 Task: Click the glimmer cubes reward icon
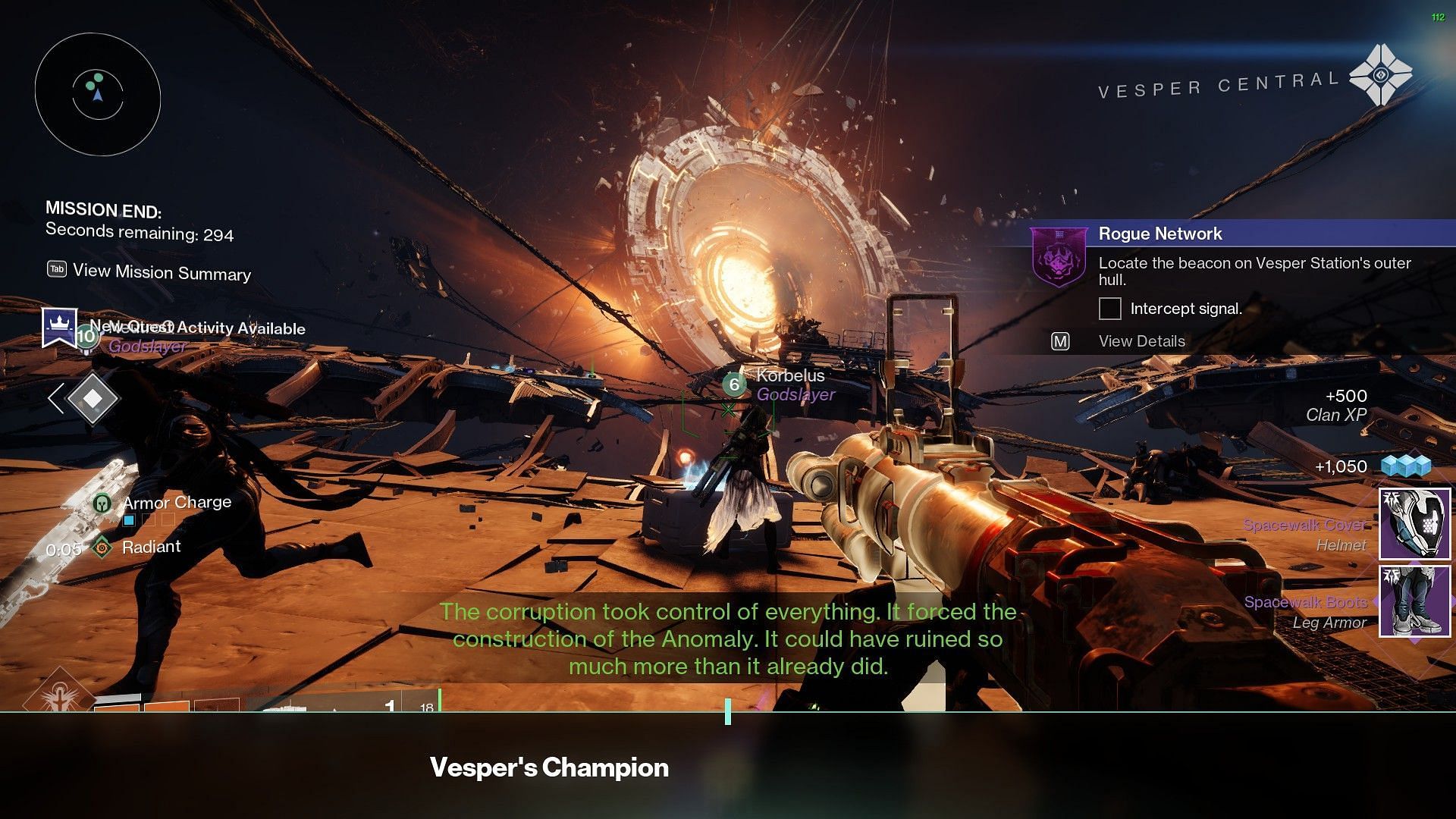[1405, 466]
